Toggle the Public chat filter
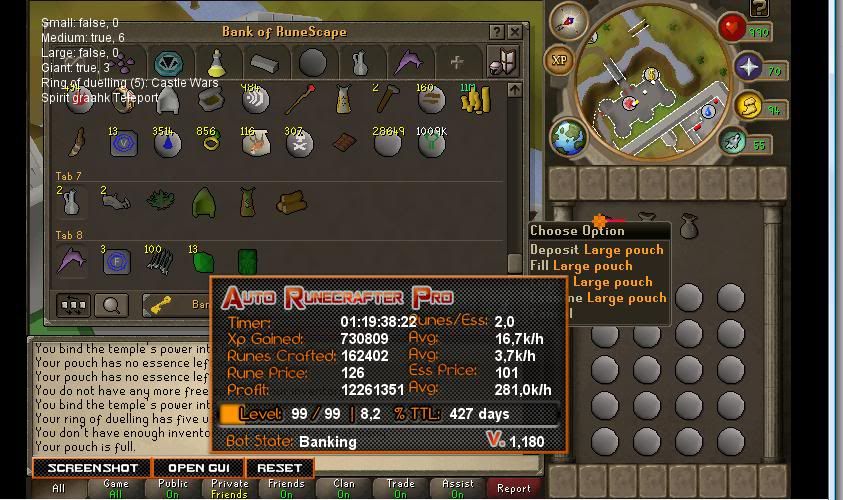Image resolution: width=843 pixels, height=500 pixels. 173,488
